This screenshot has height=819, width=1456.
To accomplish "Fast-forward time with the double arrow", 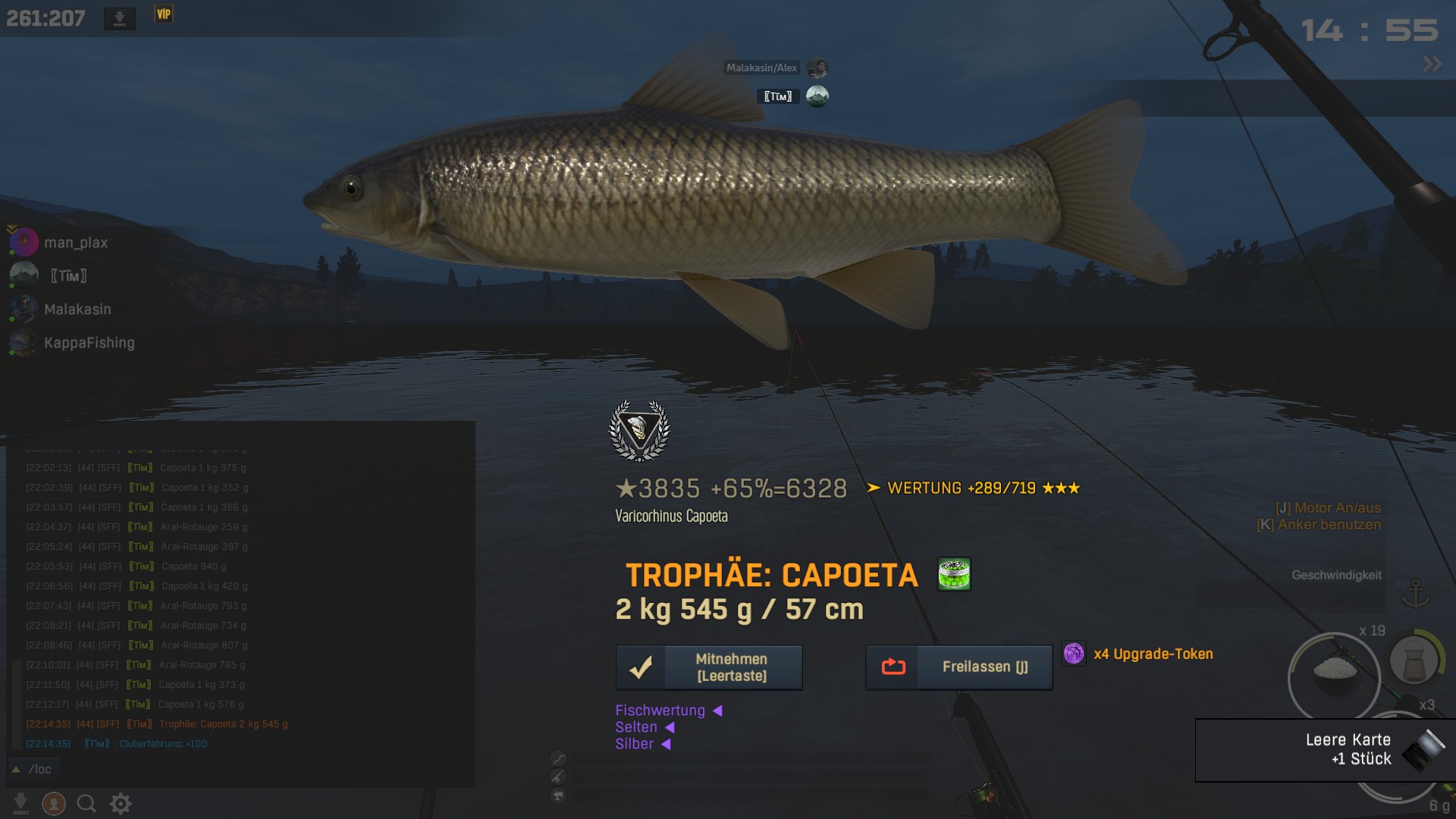I will tap(1432, 64).
